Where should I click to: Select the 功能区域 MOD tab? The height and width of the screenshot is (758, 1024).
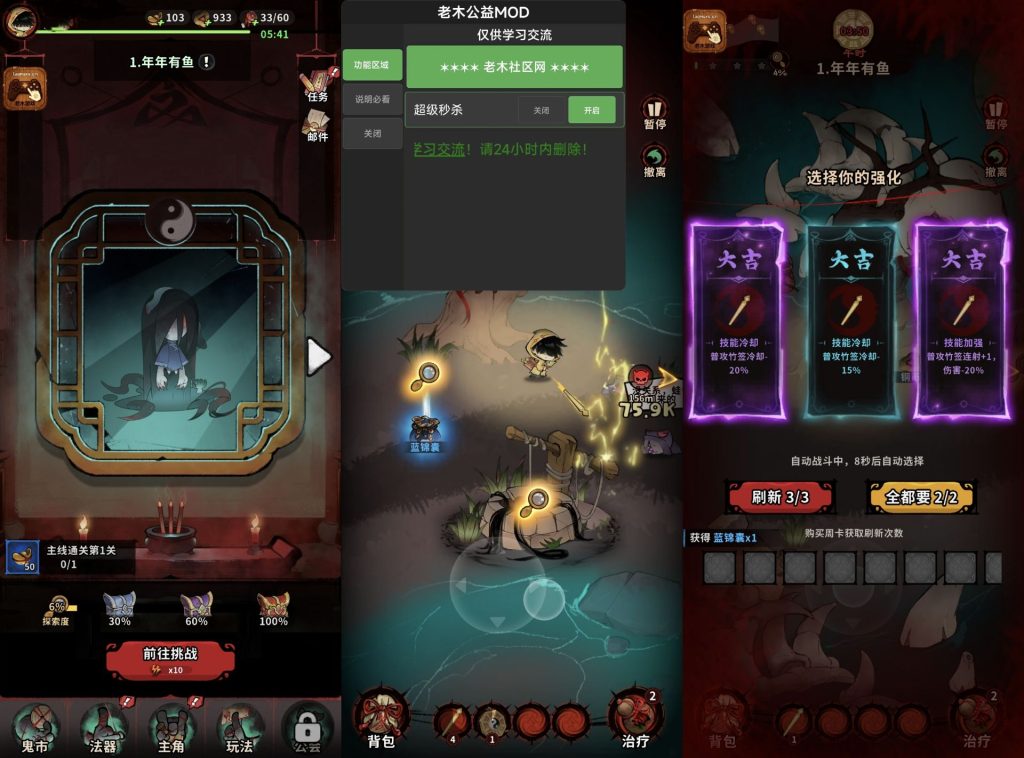(372, 65)
